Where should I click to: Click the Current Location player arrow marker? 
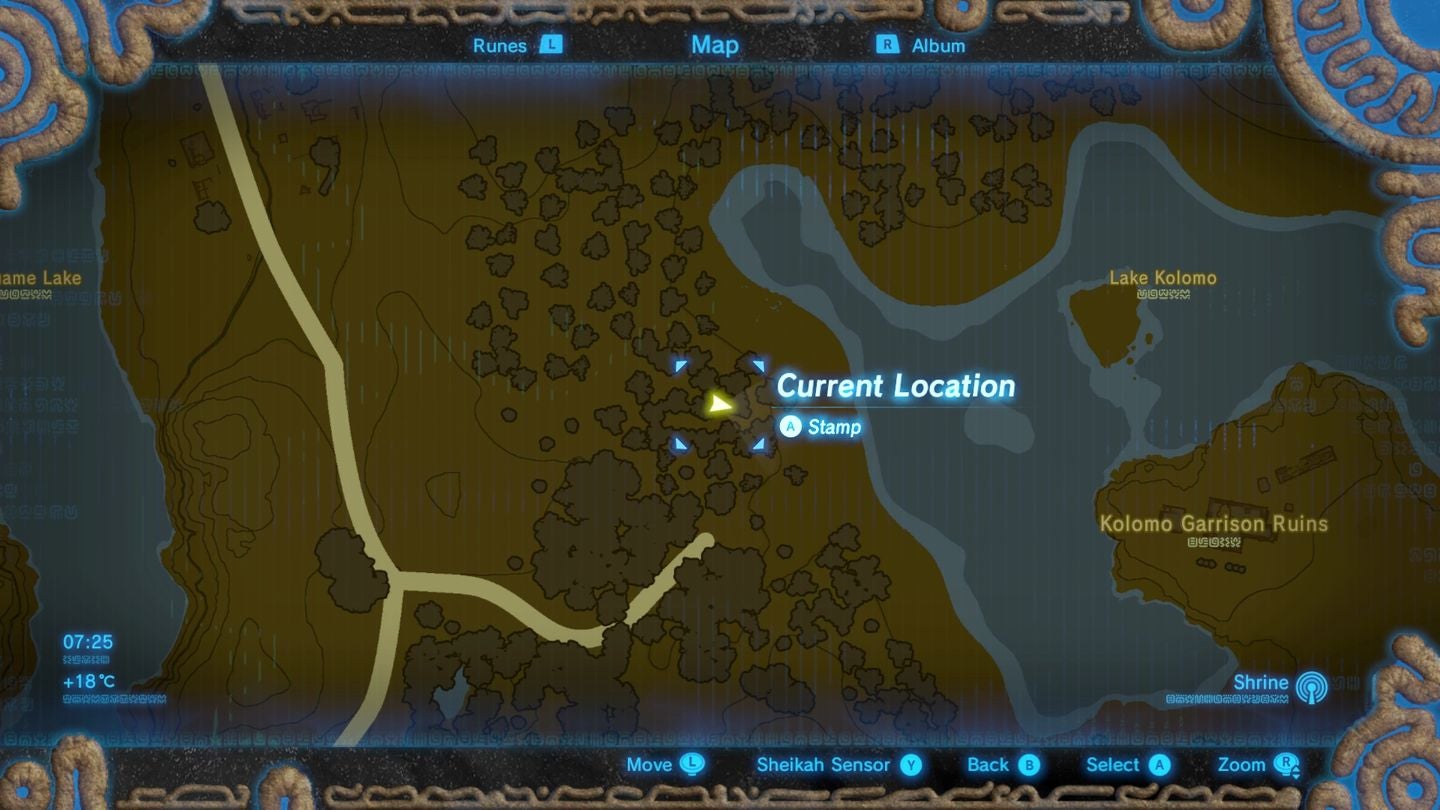pos(721,405)
